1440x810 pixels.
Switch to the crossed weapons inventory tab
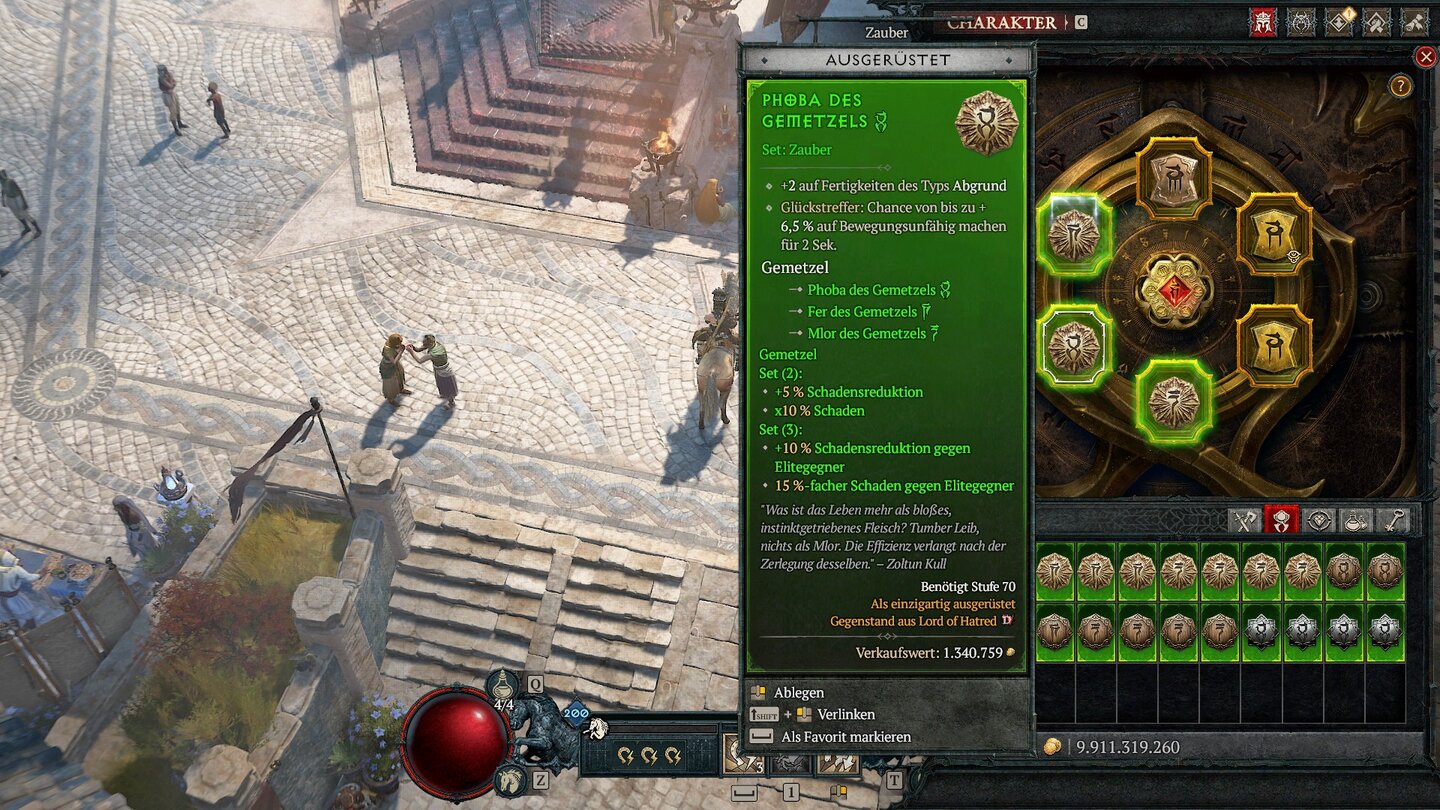pos(1244,520)
